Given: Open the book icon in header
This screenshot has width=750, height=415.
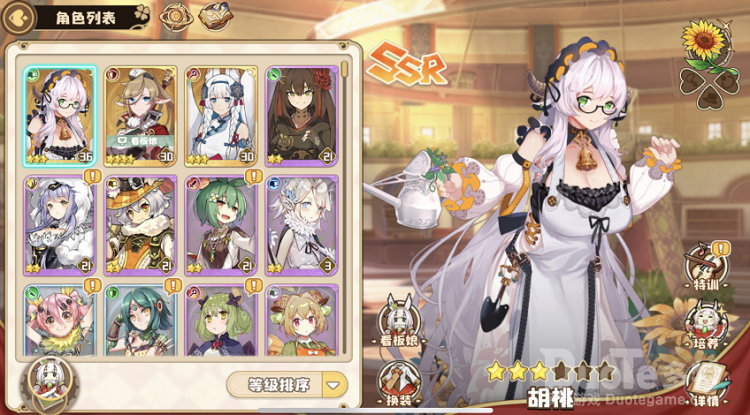Looking at the screenshot, I should pos(214,17).
